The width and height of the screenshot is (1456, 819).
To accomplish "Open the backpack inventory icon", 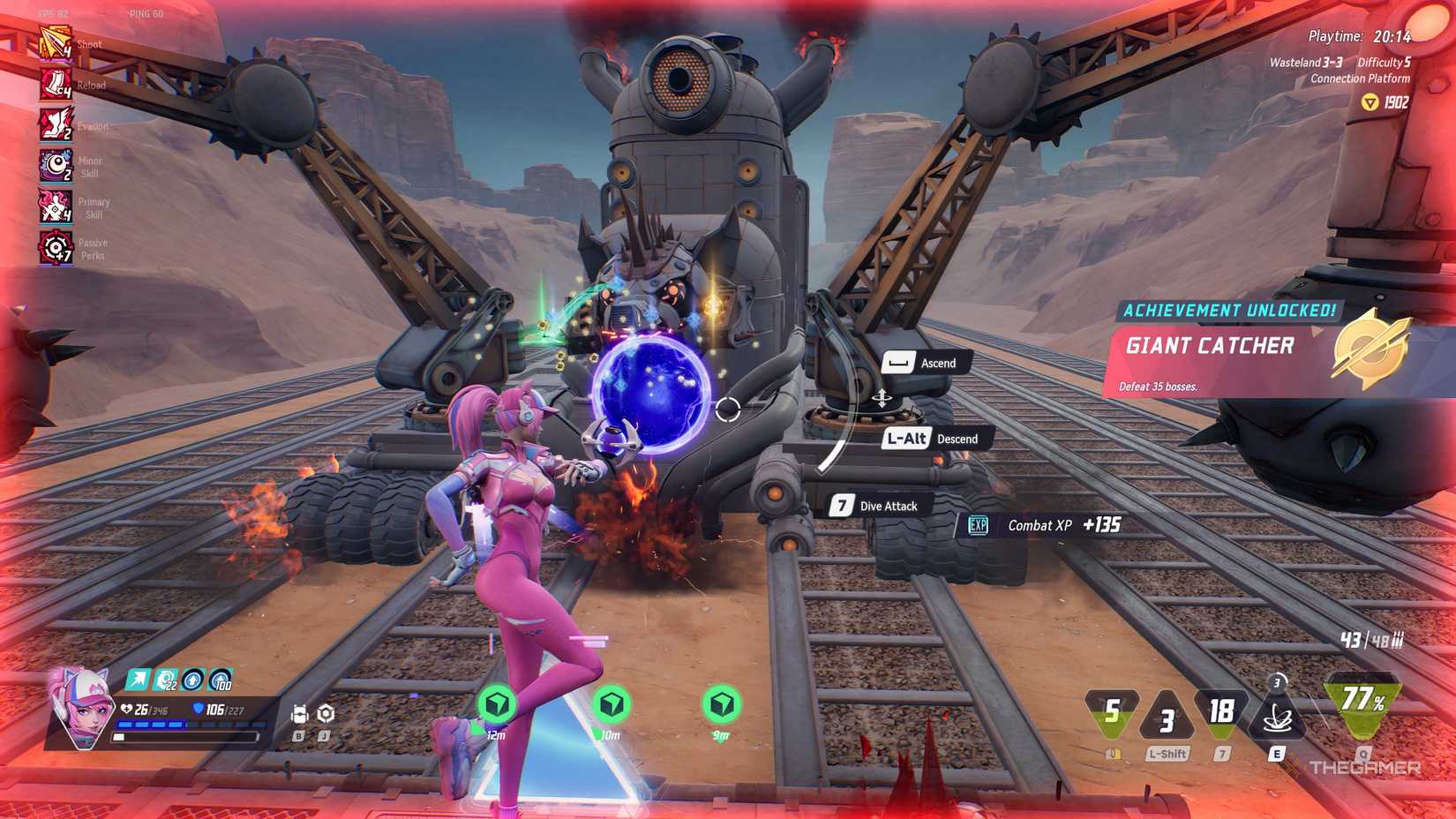I will coord(299,714).
